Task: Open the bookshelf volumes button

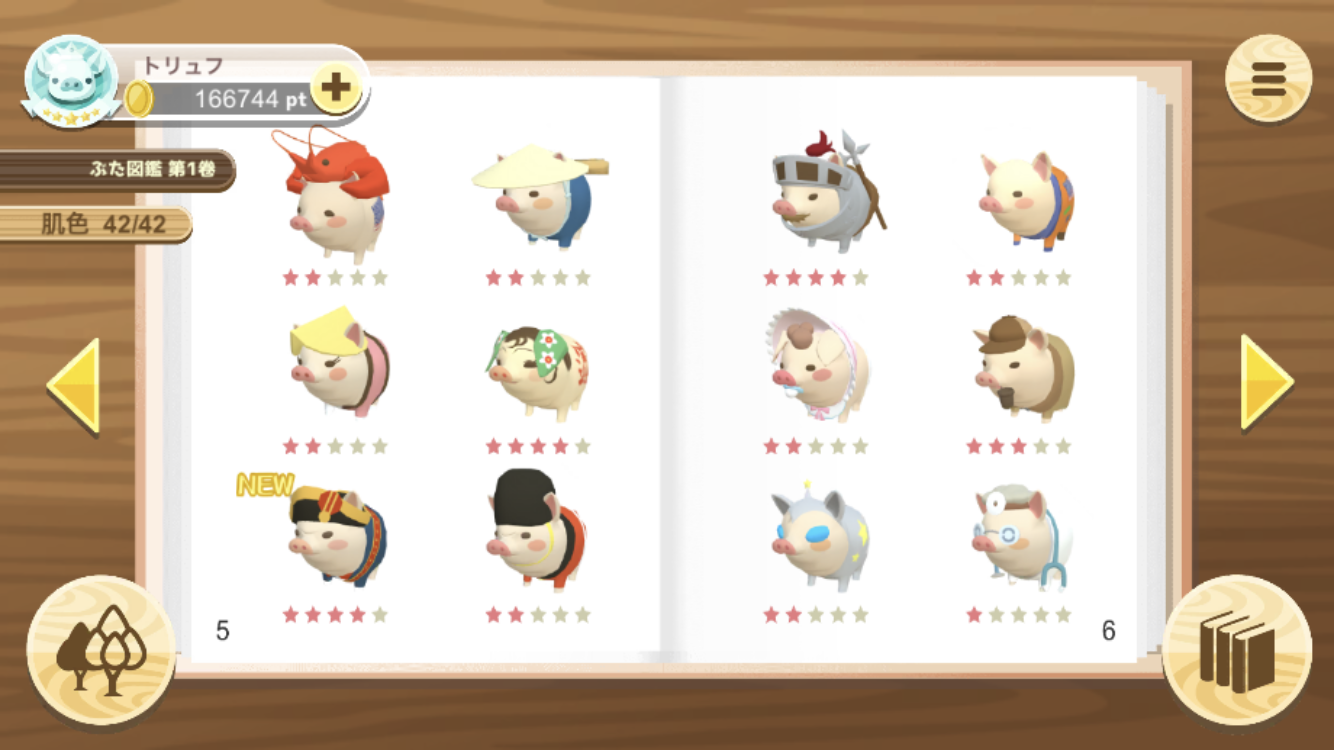Action: pos(1237,650)
